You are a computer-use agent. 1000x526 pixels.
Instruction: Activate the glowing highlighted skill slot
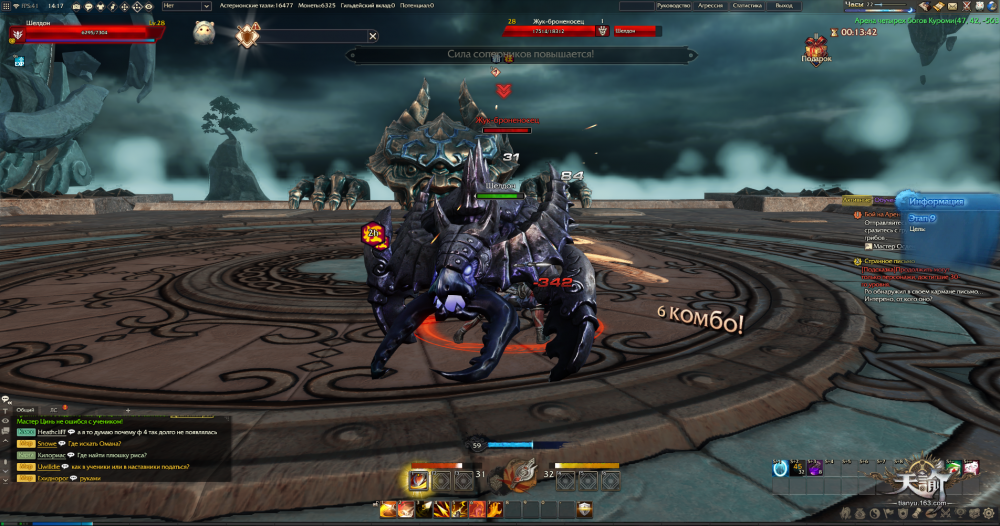tap(418, 481)
